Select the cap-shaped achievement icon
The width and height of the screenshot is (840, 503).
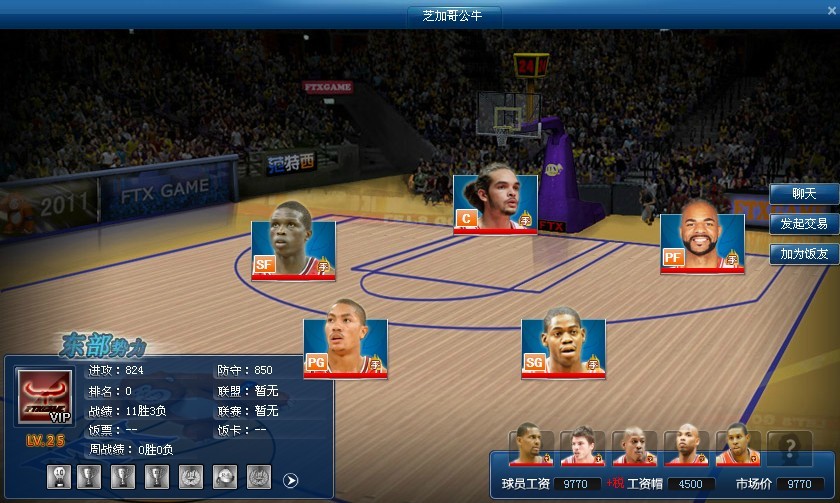[225, 478]
